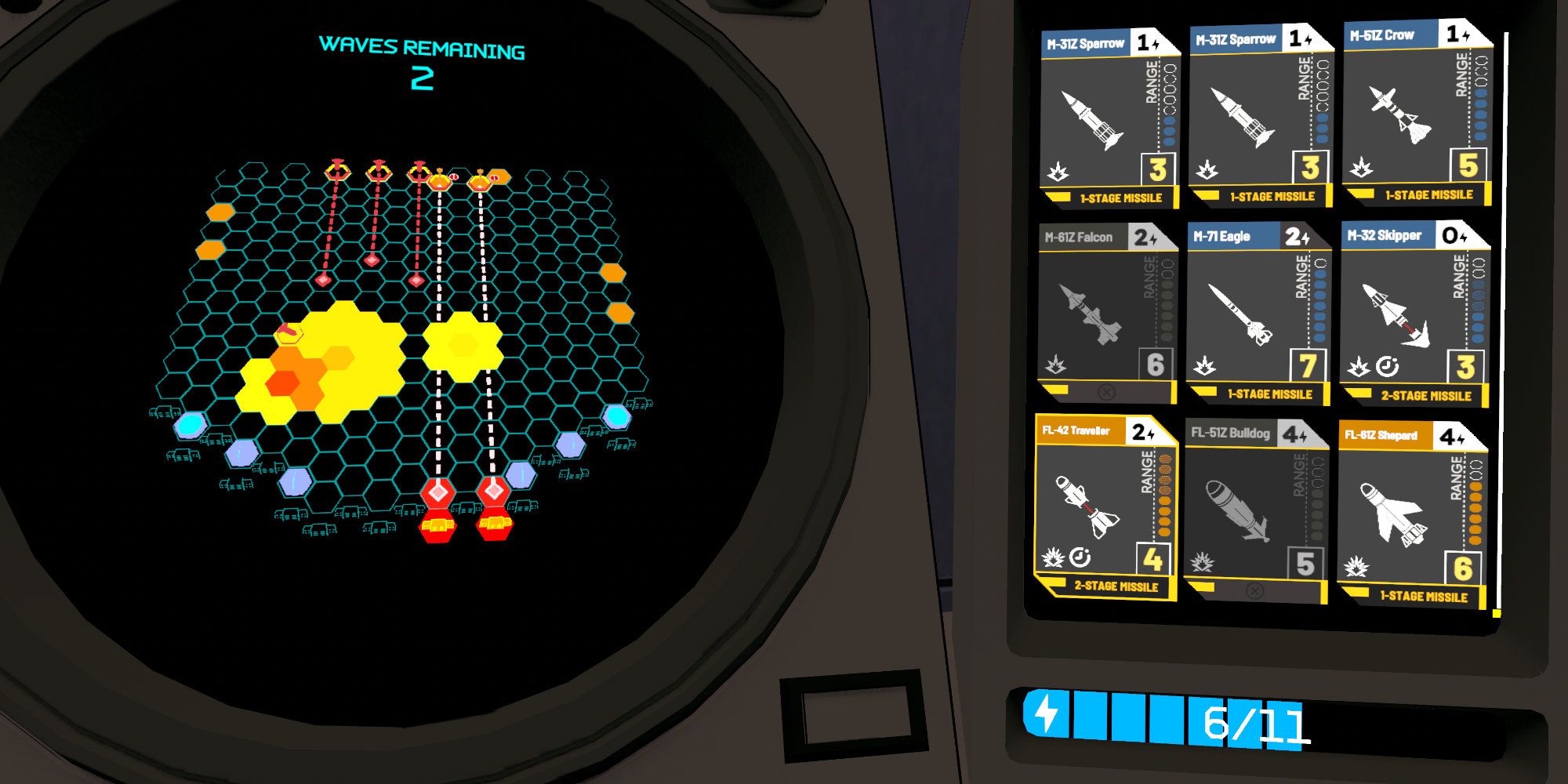Click an incoming enemy bomber at the radar's top

click(x=337, y=171)
